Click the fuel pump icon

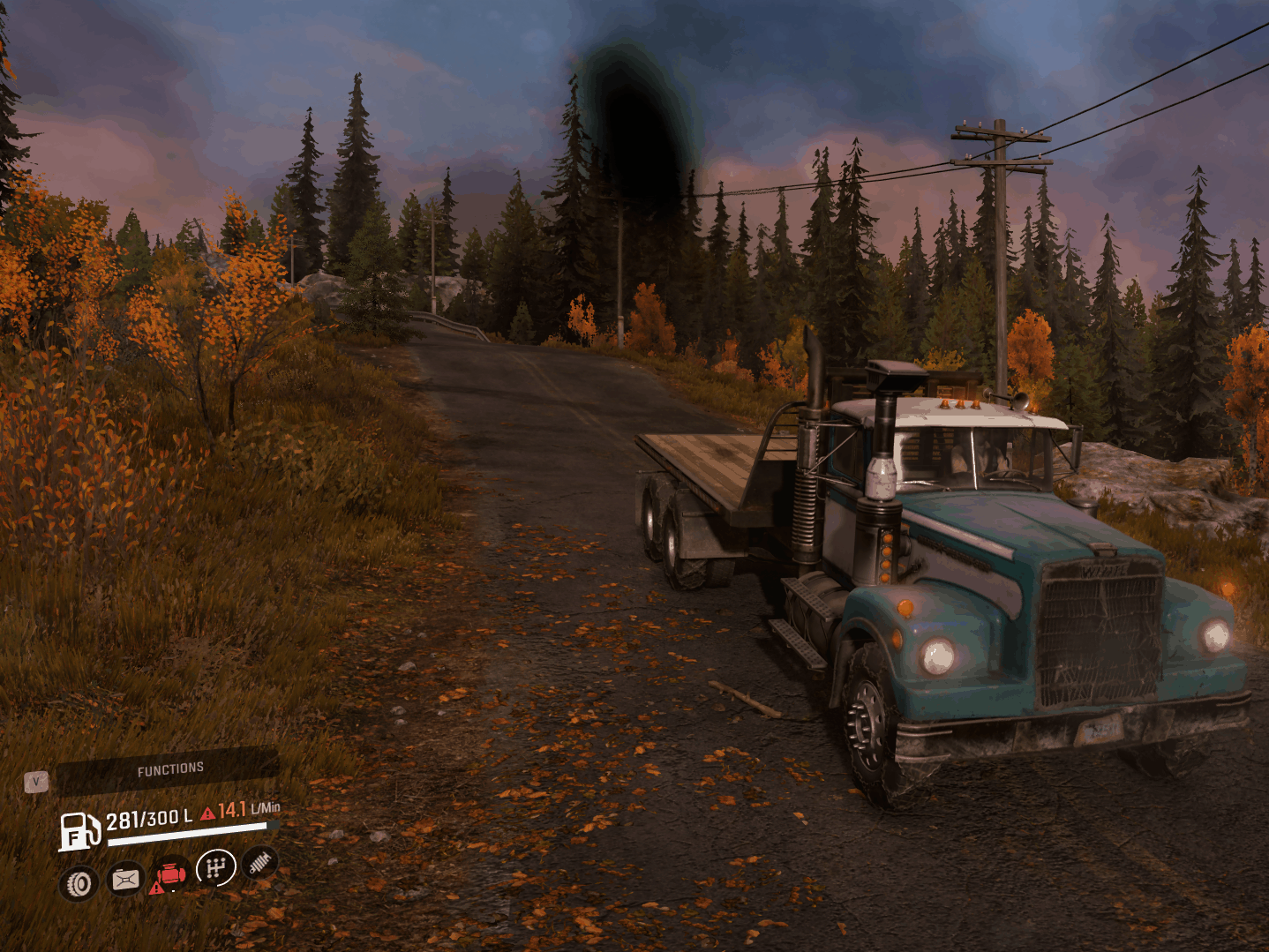(79, 832)
